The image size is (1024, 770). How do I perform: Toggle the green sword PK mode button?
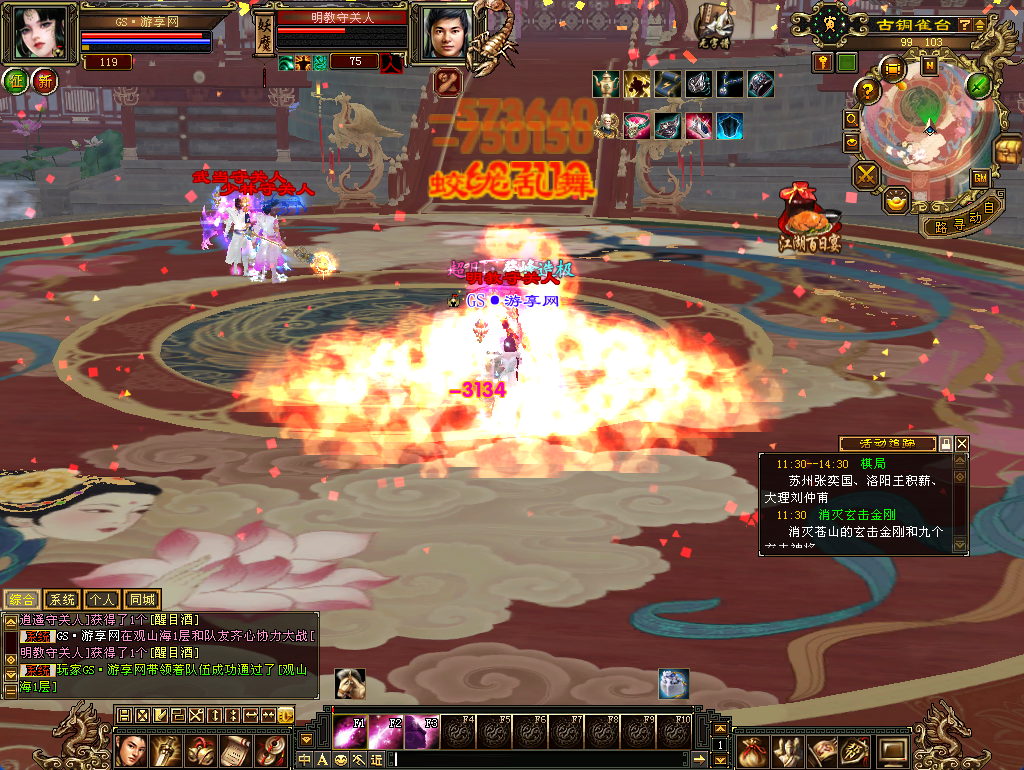point(979,85)
